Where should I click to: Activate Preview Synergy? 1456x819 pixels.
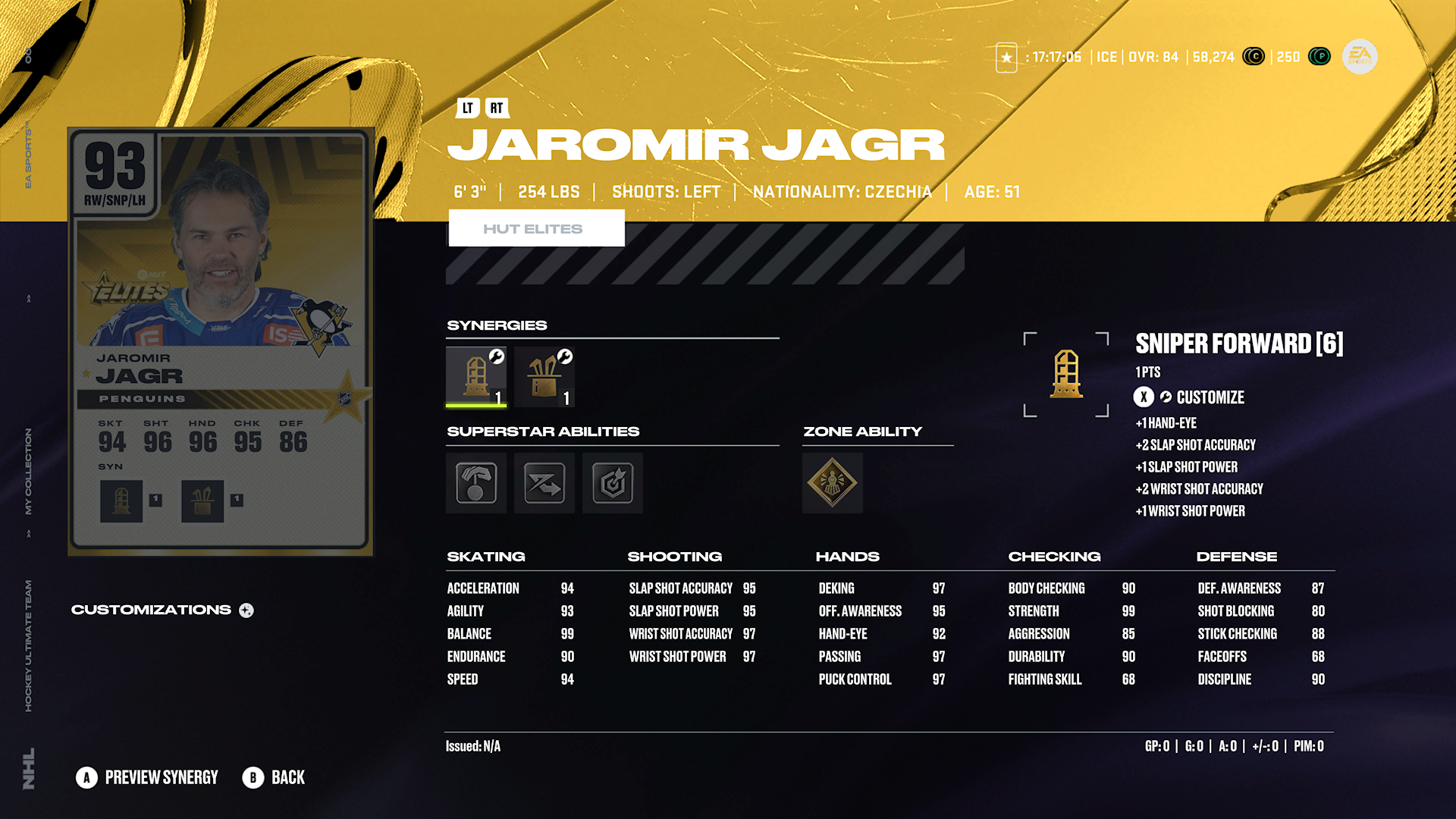pos(146,777)
